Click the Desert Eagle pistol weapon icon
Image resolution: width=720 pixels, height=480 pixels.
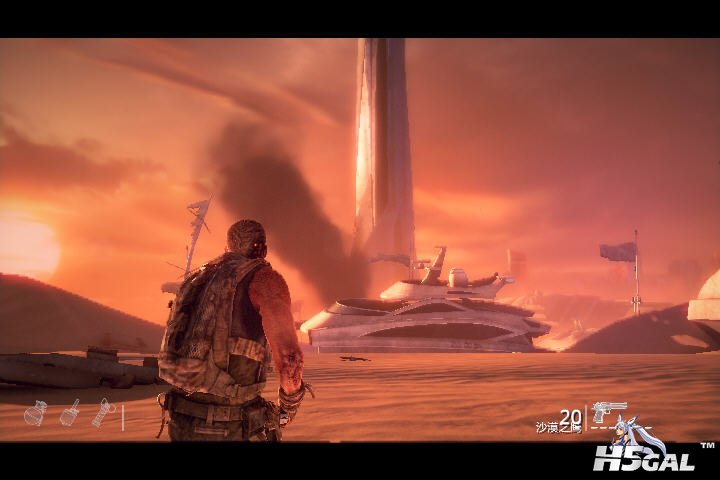608,411
